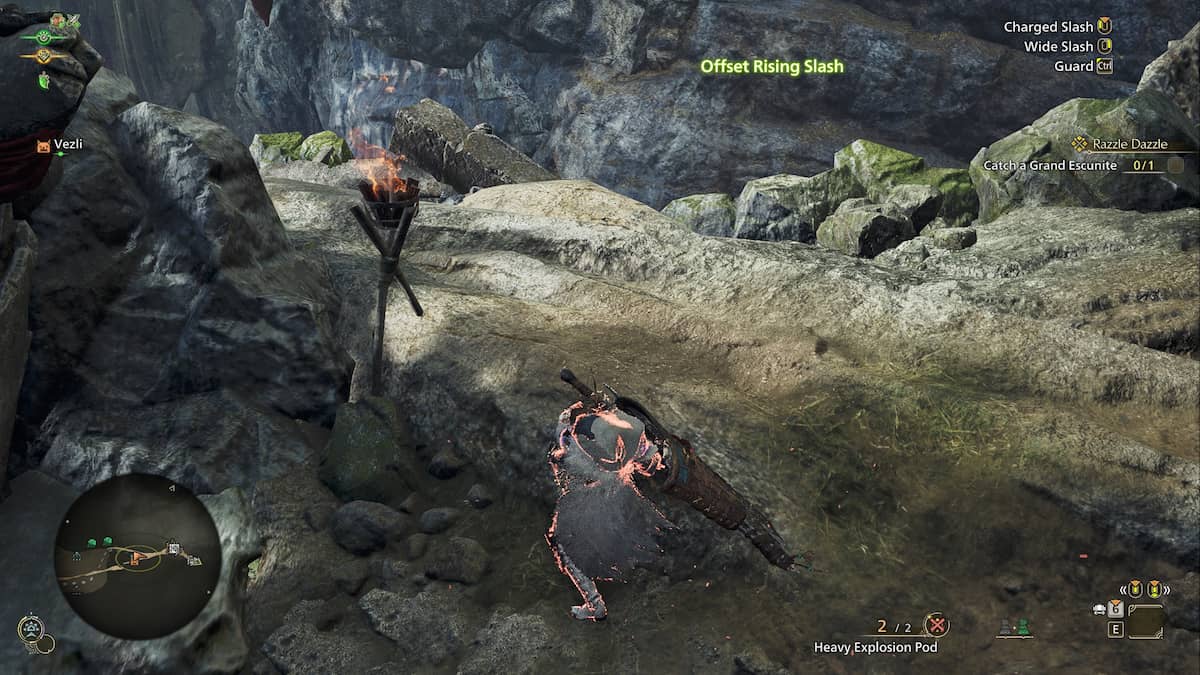Open the circular minimap

pyautogui.click(x=138, y=556)
